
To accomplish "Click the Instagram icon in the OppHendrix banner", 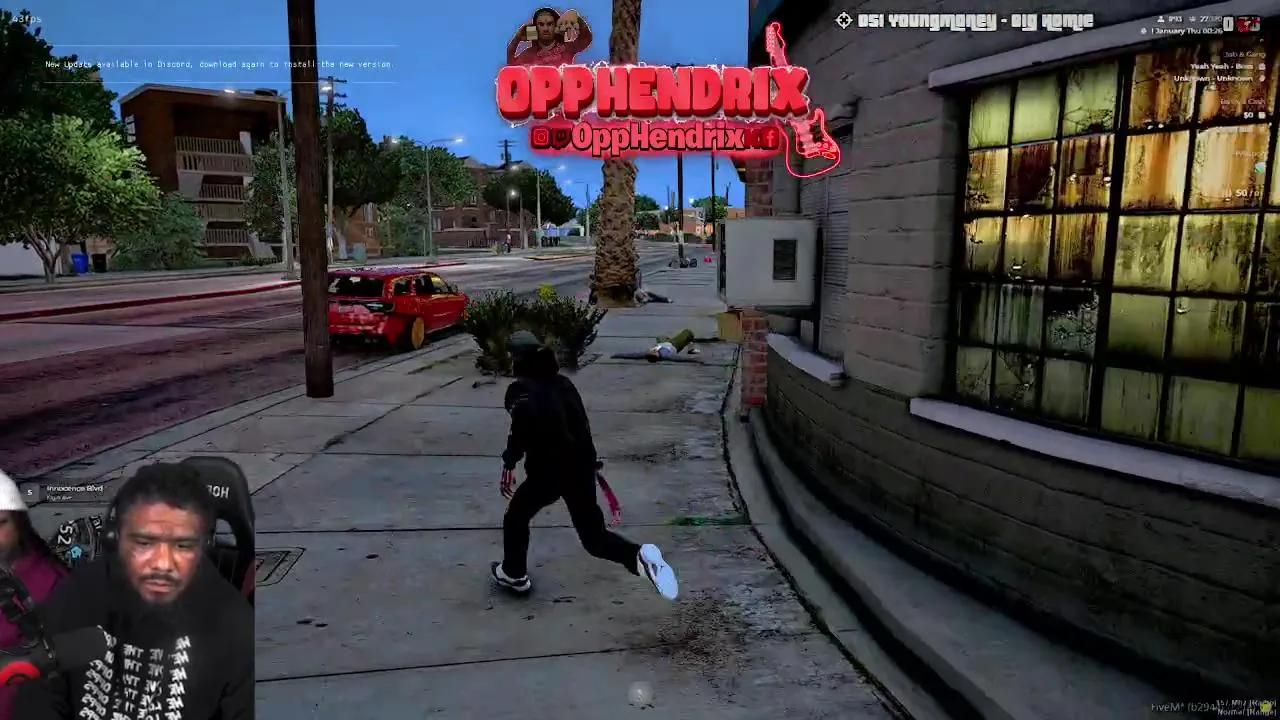I will coord(540,136).
